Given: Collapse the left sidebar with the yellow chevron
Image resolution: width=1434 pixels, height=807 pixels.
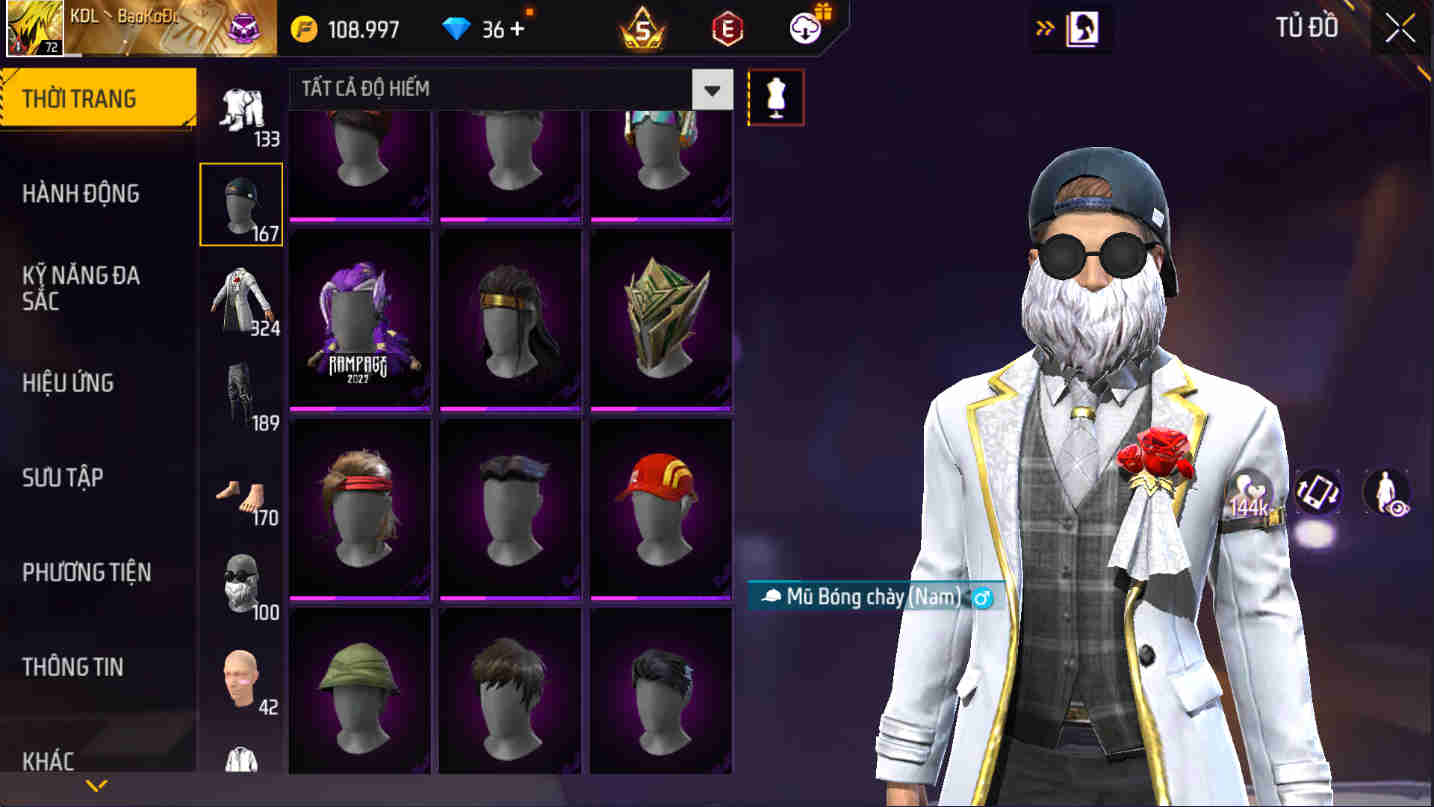Looking at the screenshot, I should pyautogui.click(x=97, y=786).
